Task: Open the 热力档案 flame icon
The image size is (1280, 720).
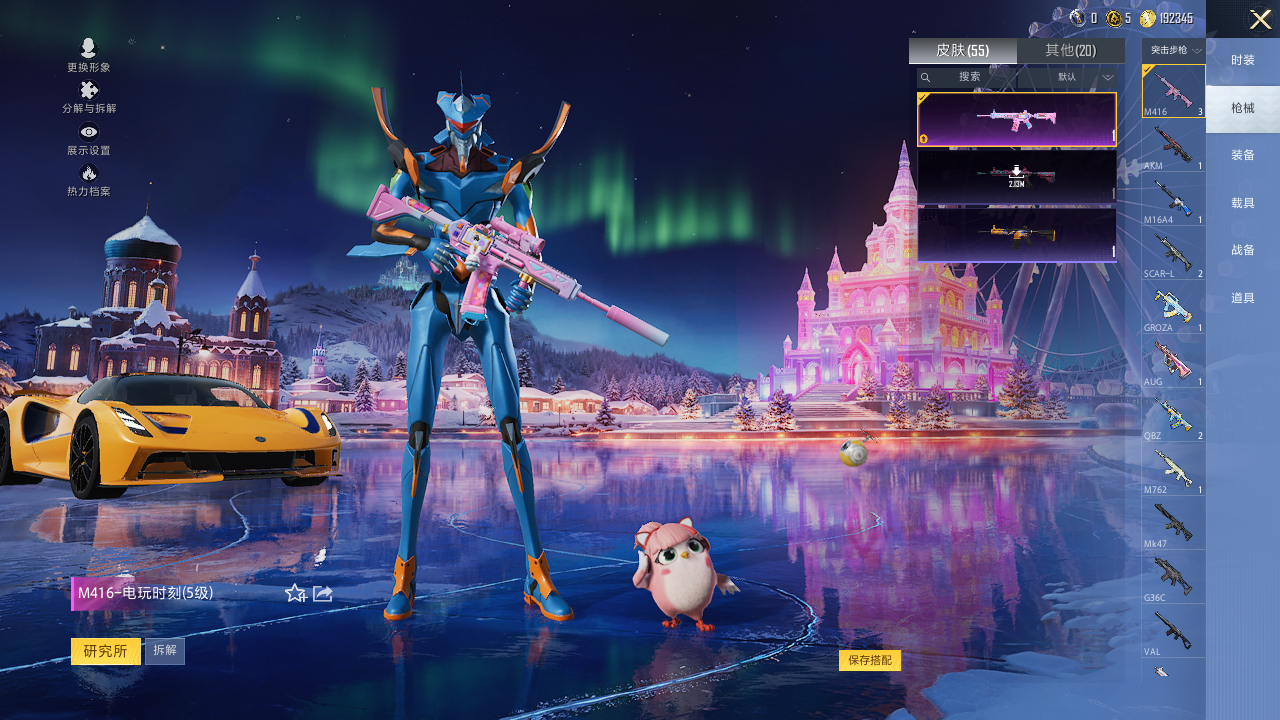Action: (89, 180)
